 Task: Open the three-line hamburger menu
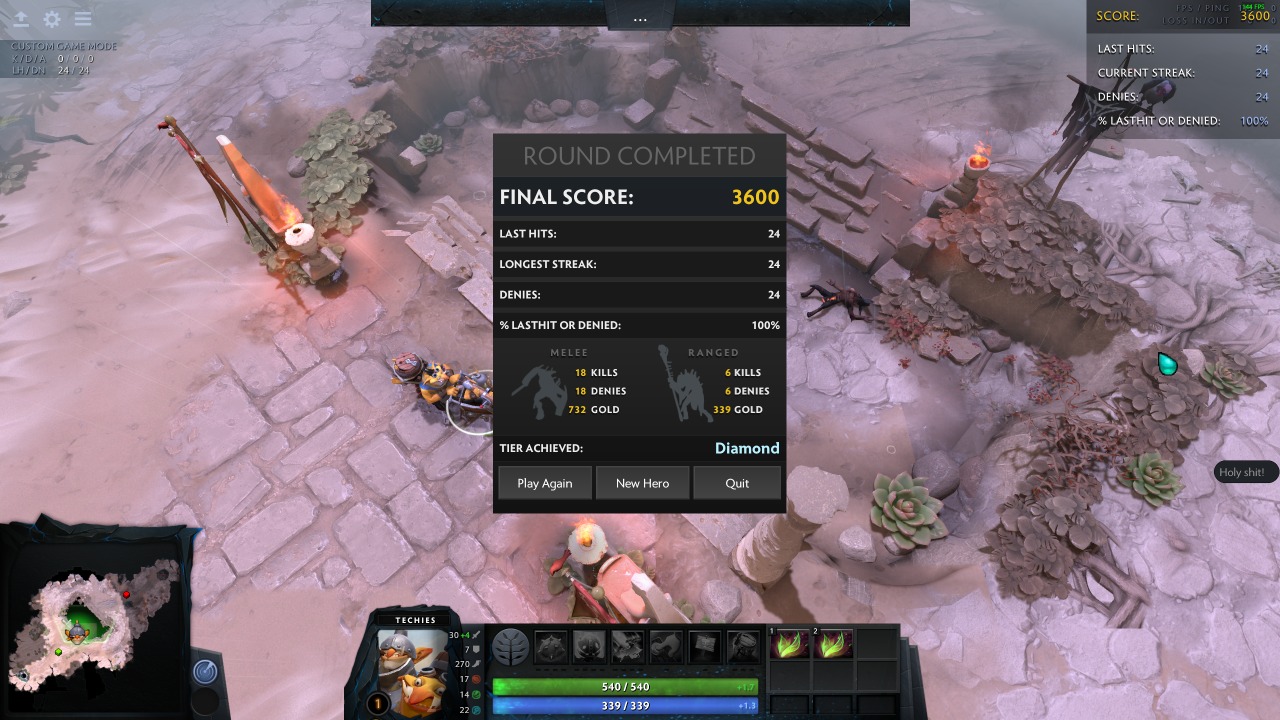[x=83, y=19]
